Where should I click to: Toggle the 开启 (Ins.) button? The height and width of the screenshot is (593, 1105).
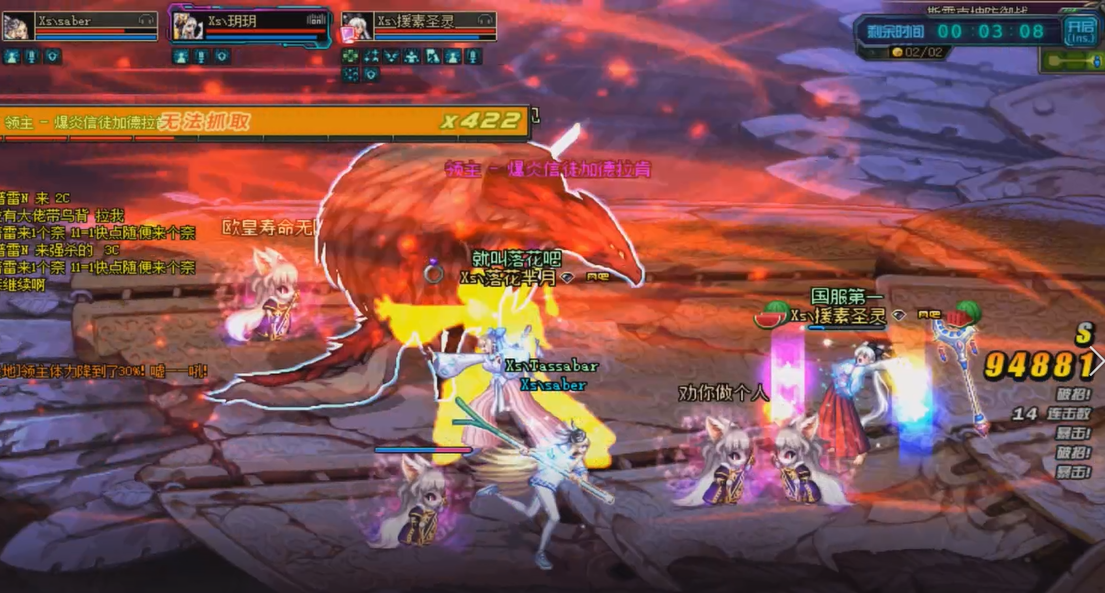click(1079, 30)
